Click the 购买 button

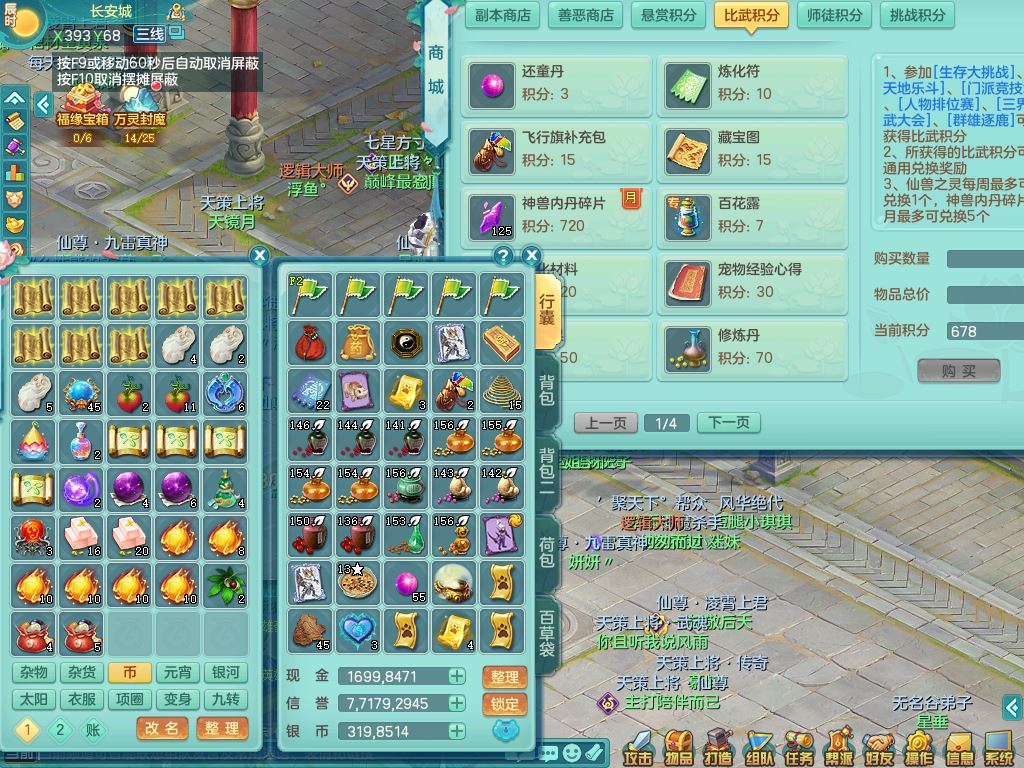[x=958, y=371]
